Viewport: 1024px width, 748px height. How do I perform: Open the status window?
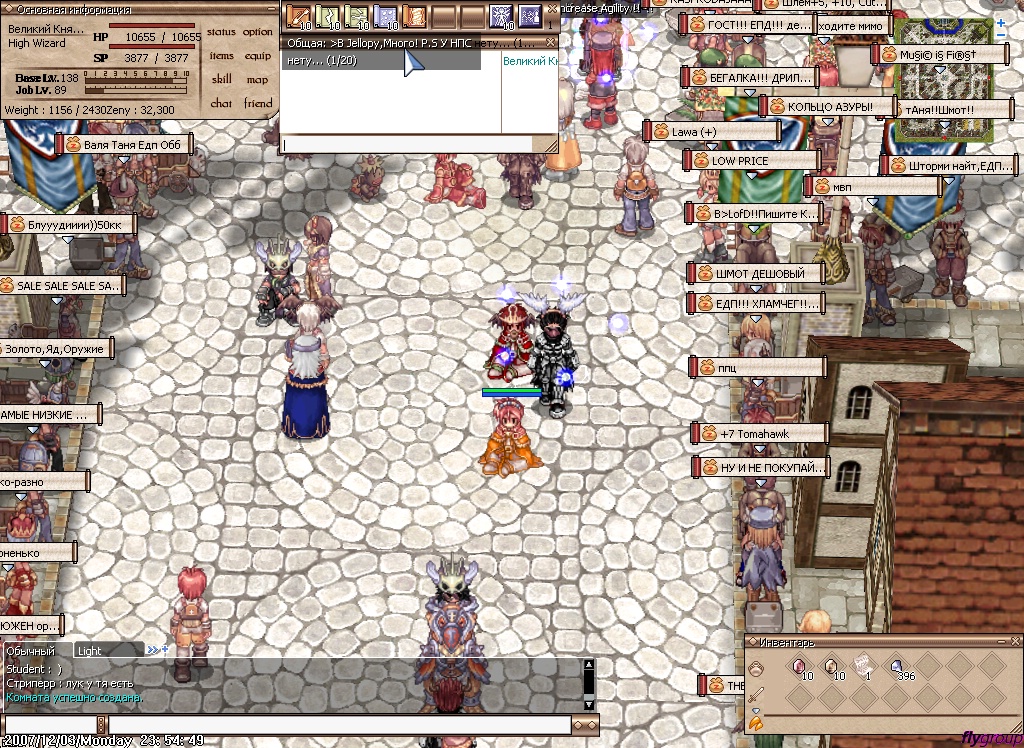(x=221, y=33)
